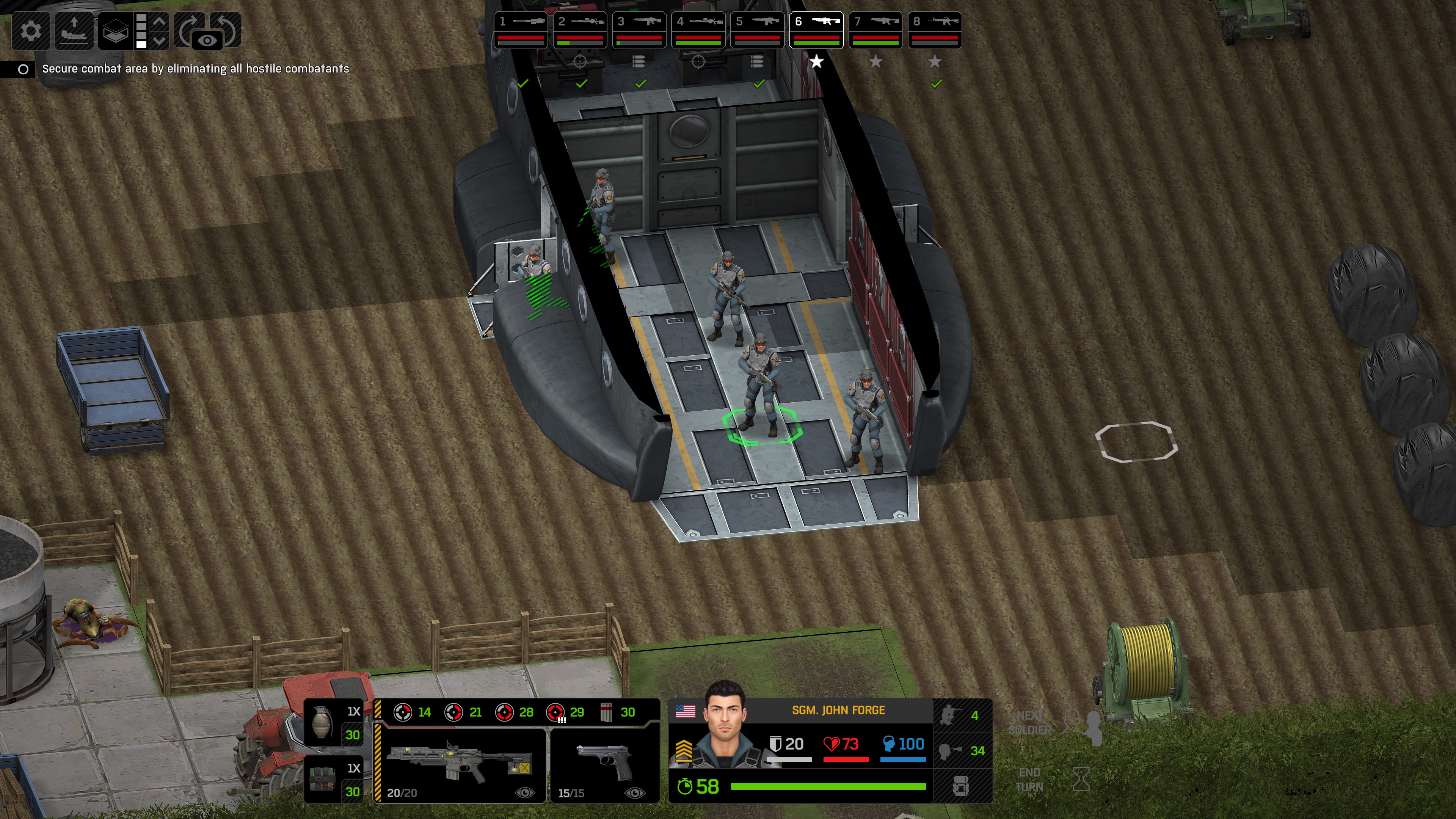
Task: Toggle the star under soldier slot 6
Action: point(817,63)
